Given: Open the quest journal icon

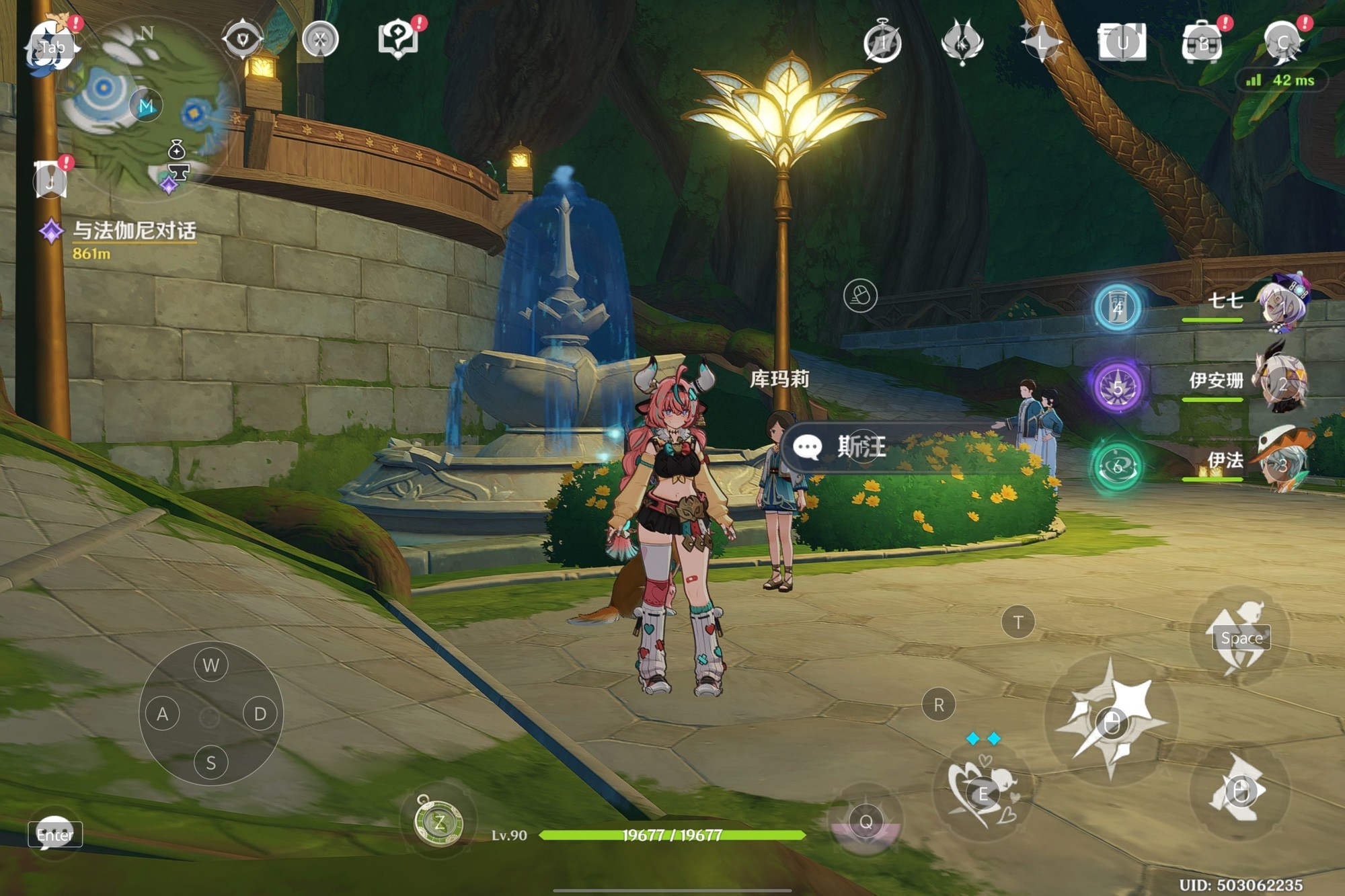Looking at the screenshot, I should pyautogui.click(x=51, y=180).
